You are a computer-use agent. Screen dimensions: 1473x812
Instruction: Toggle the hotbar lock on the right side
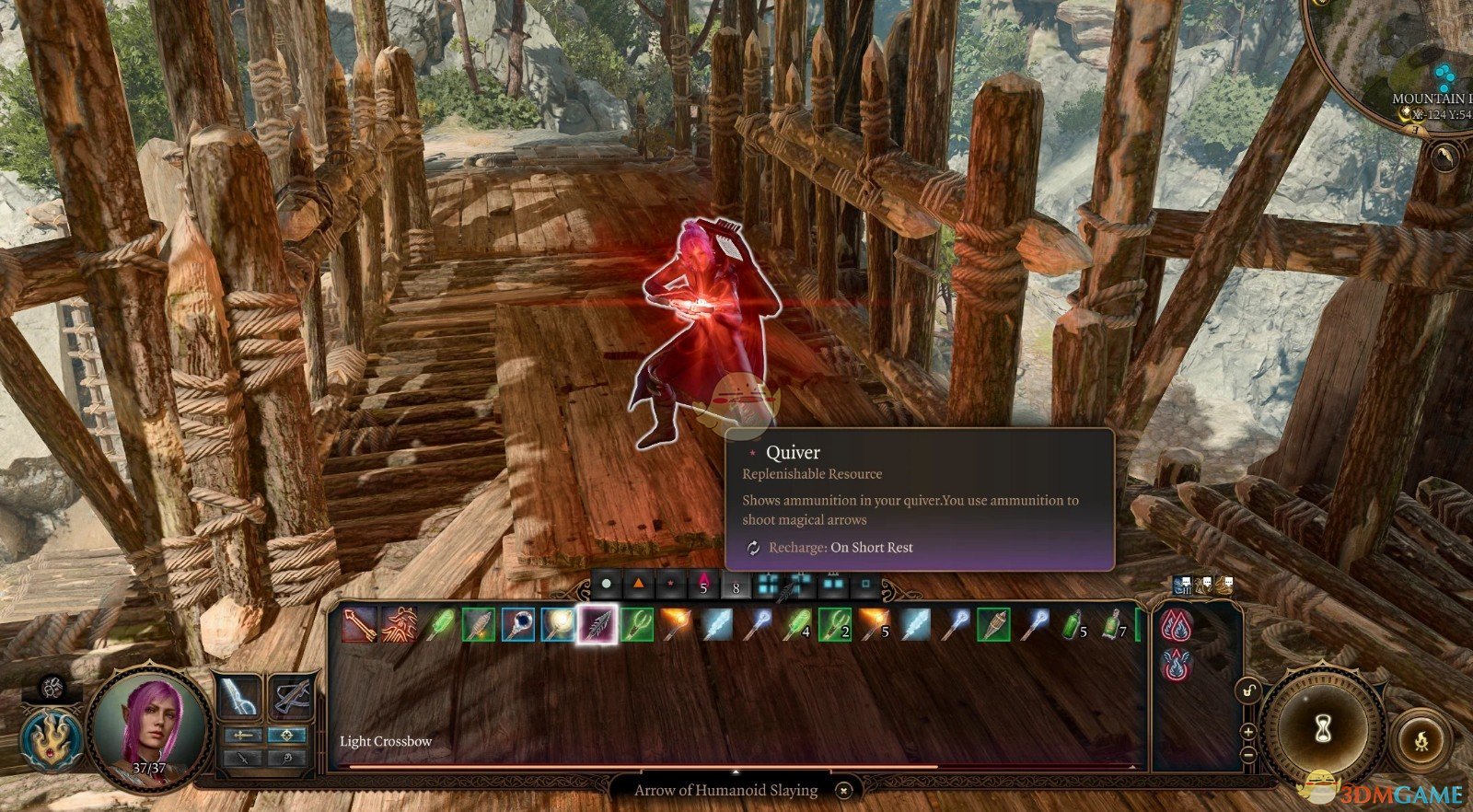click(x=1248, y=690)
